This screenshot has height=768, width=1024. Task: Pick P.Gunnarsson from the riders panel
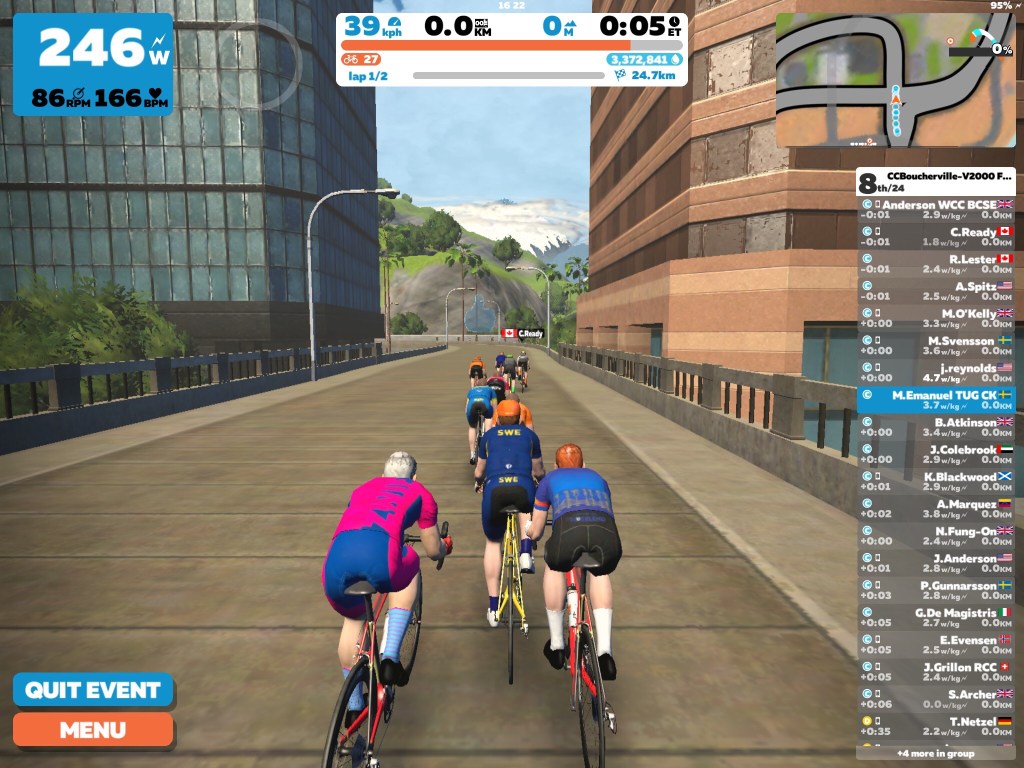(x=936, y=590)
